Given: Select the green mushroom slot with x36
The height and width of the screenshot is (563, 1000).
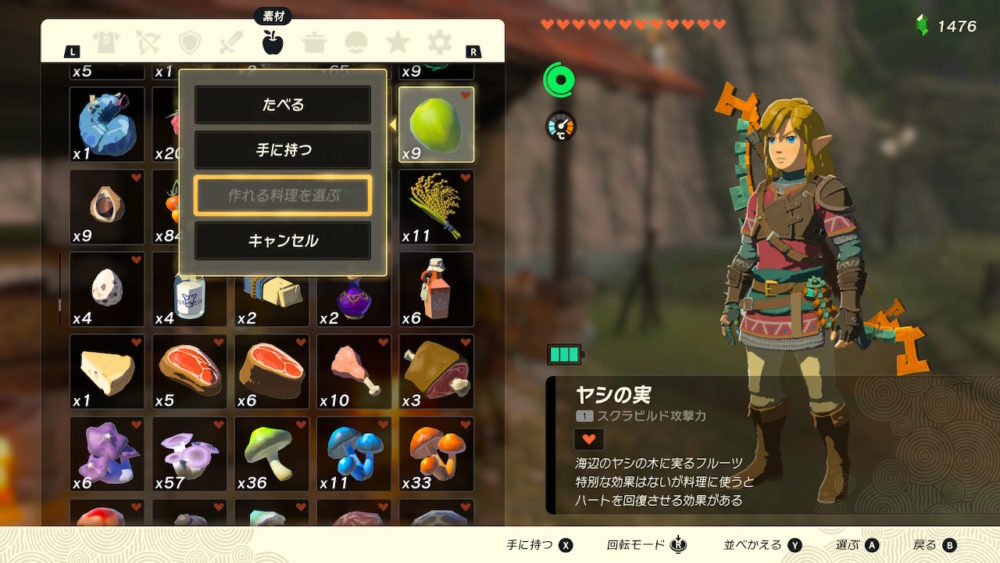Looking at the screenshot, I should pos(272,454).
